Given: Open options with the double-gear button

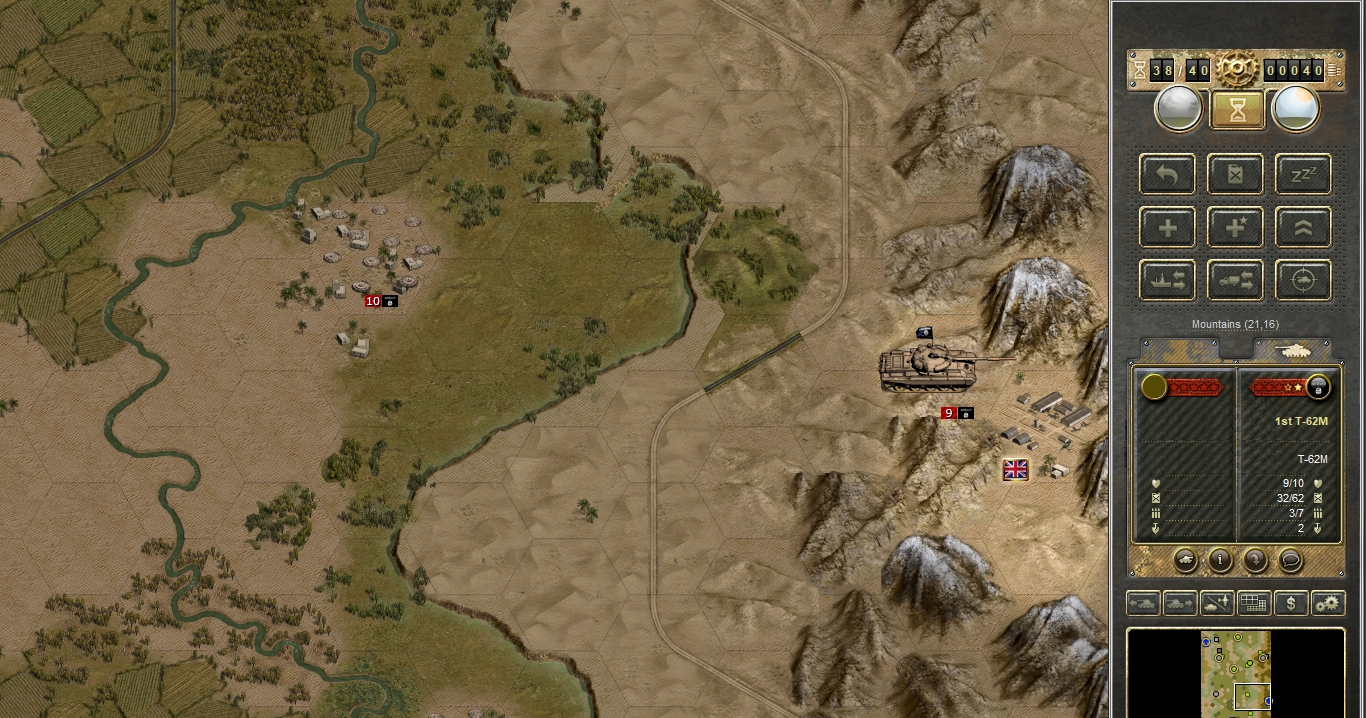Looking at the screenshot, I should coord(1328,603).
